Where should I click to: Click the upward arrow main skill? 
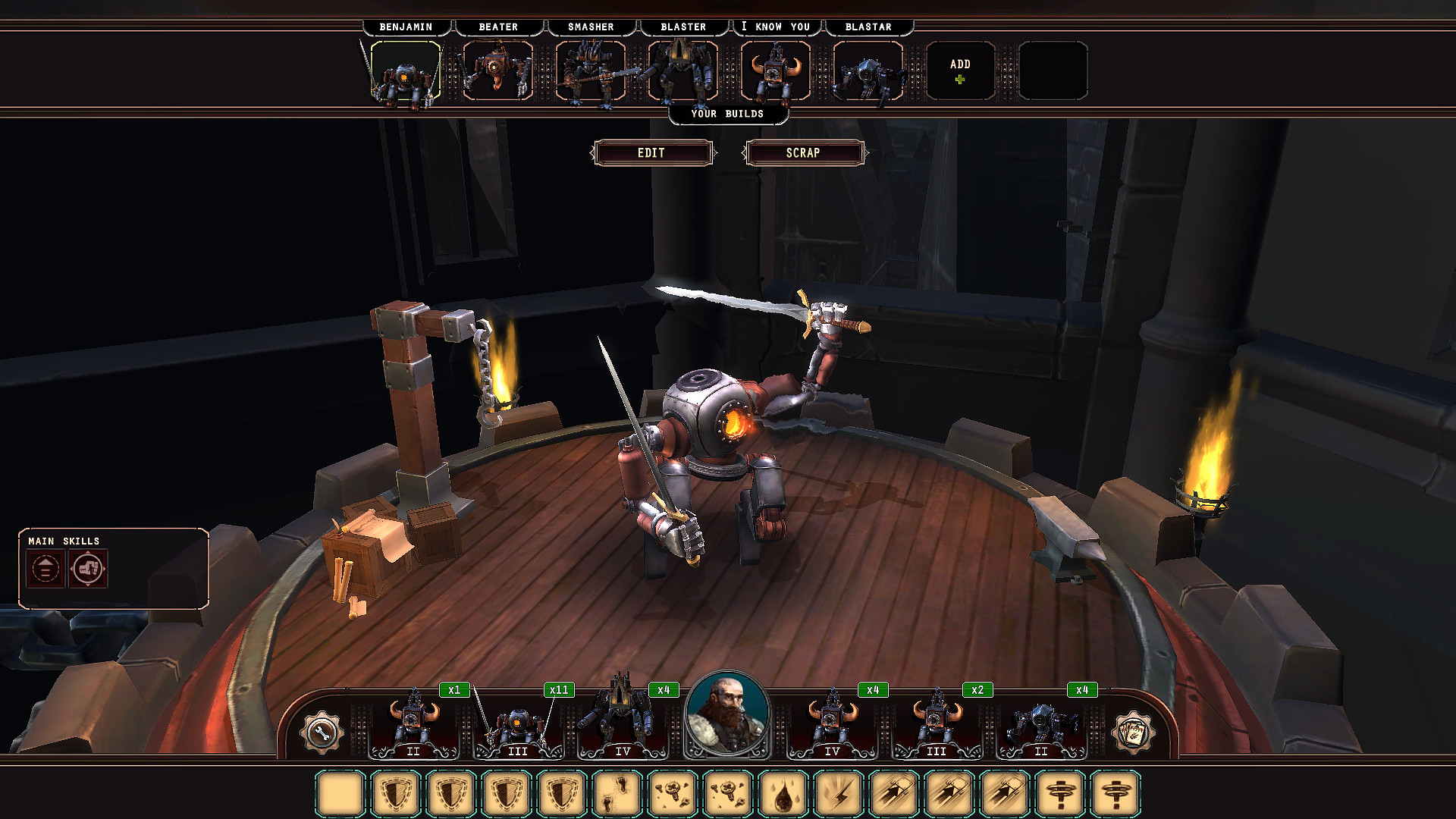pyautogui.click(x=45, y=569)
